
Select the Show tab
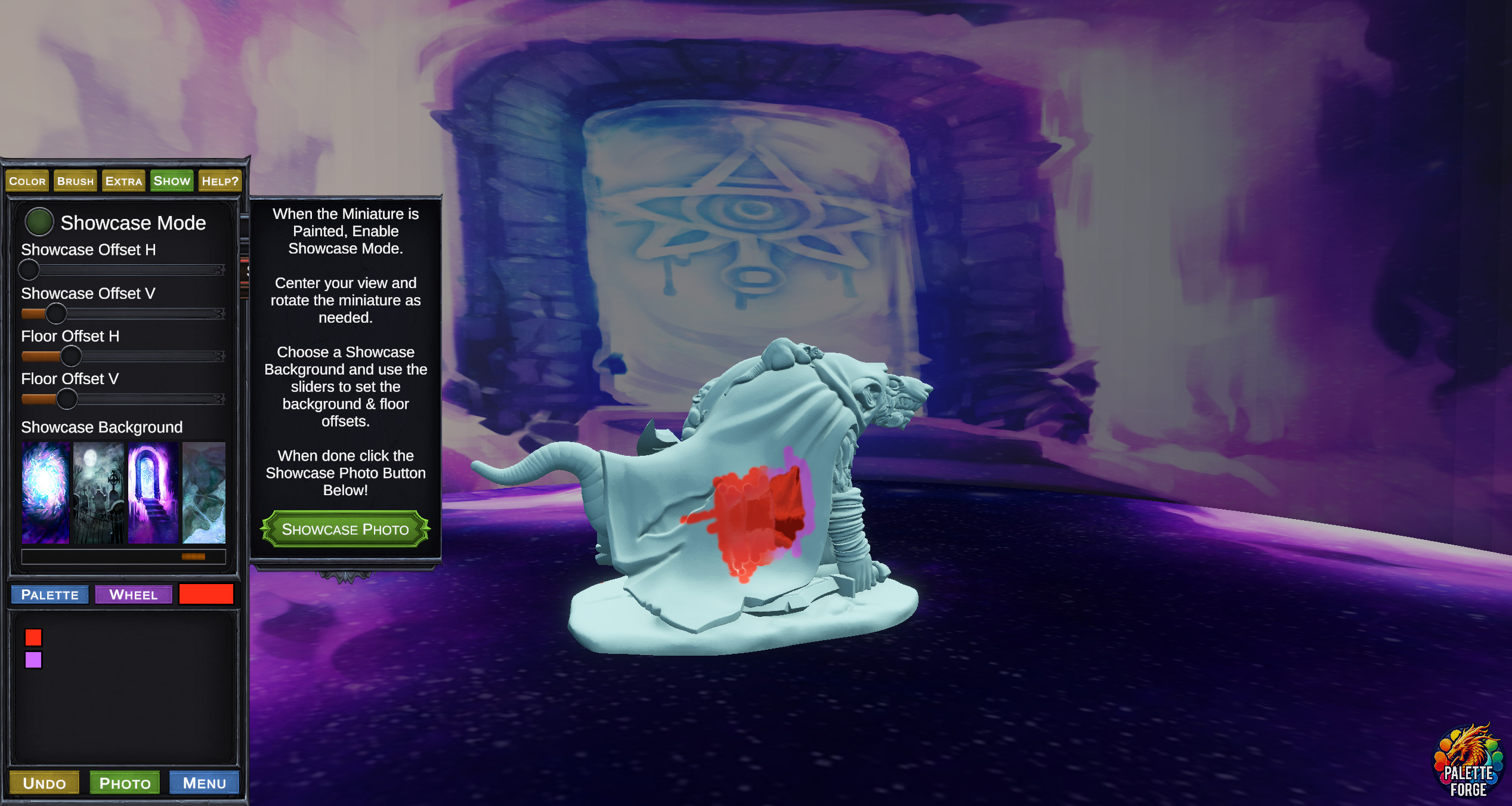[x=172, y=181]
